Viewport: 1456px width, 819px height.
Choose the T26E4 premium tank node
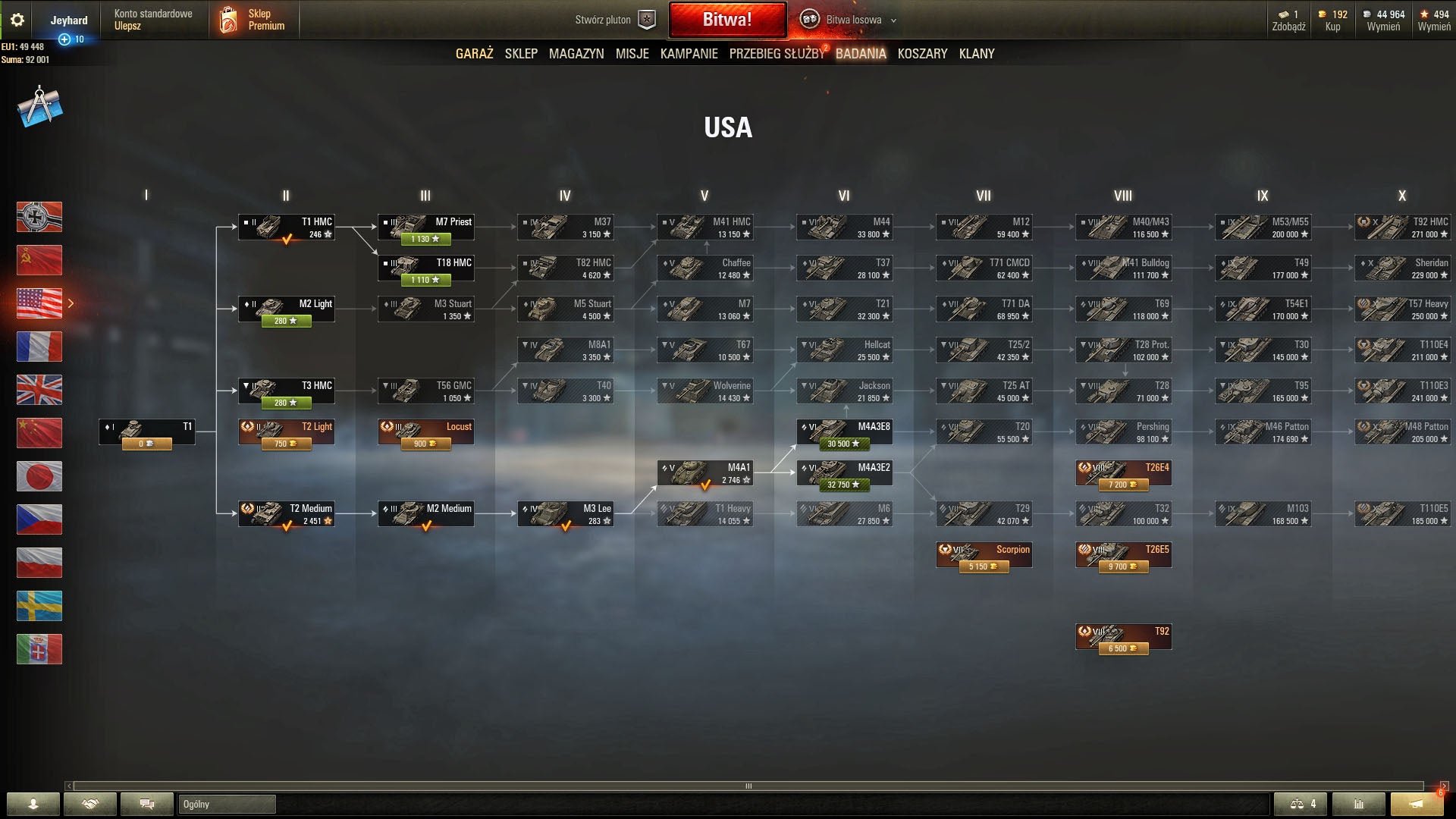[1123, 473]
